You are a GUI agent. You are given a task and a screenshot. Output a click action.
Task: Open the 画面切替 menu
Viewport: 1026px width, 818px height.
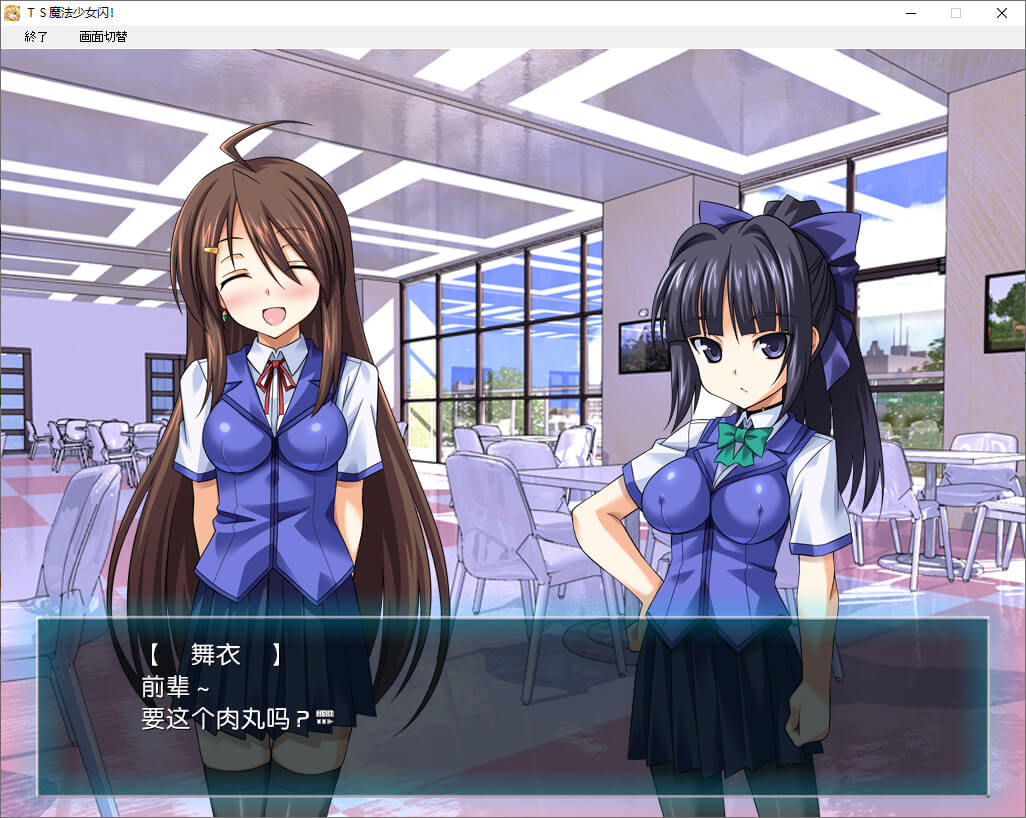[103, 37]
